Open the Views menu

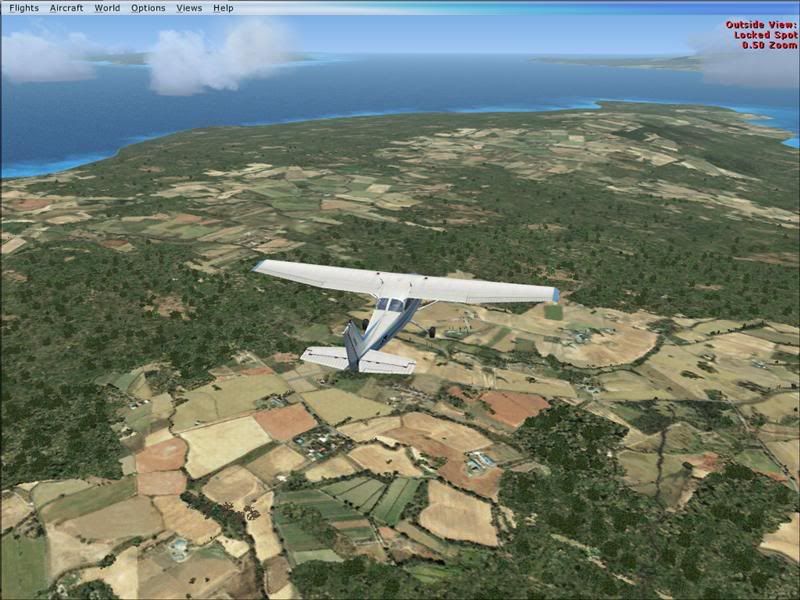tap(189, 8)
